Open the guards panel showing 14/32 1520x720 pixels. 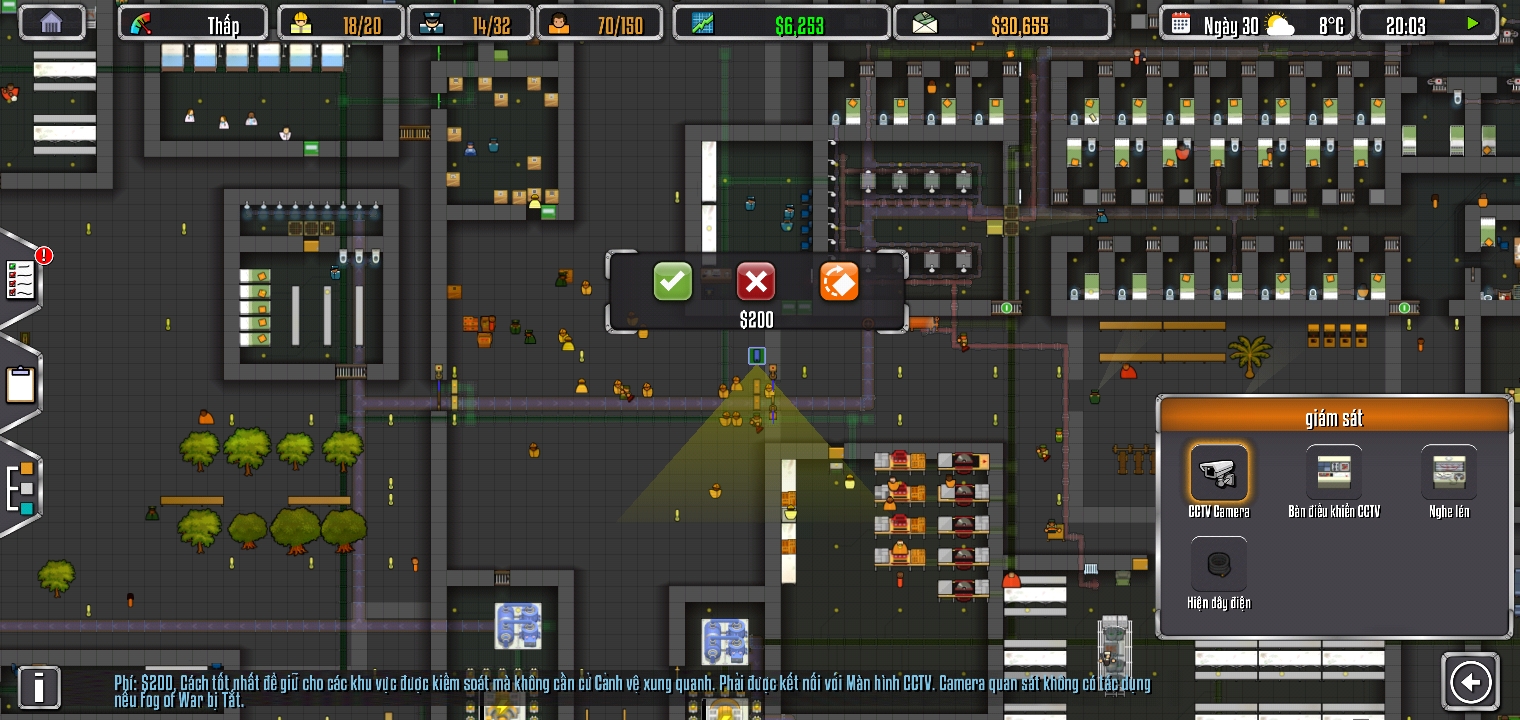[470, 21]
